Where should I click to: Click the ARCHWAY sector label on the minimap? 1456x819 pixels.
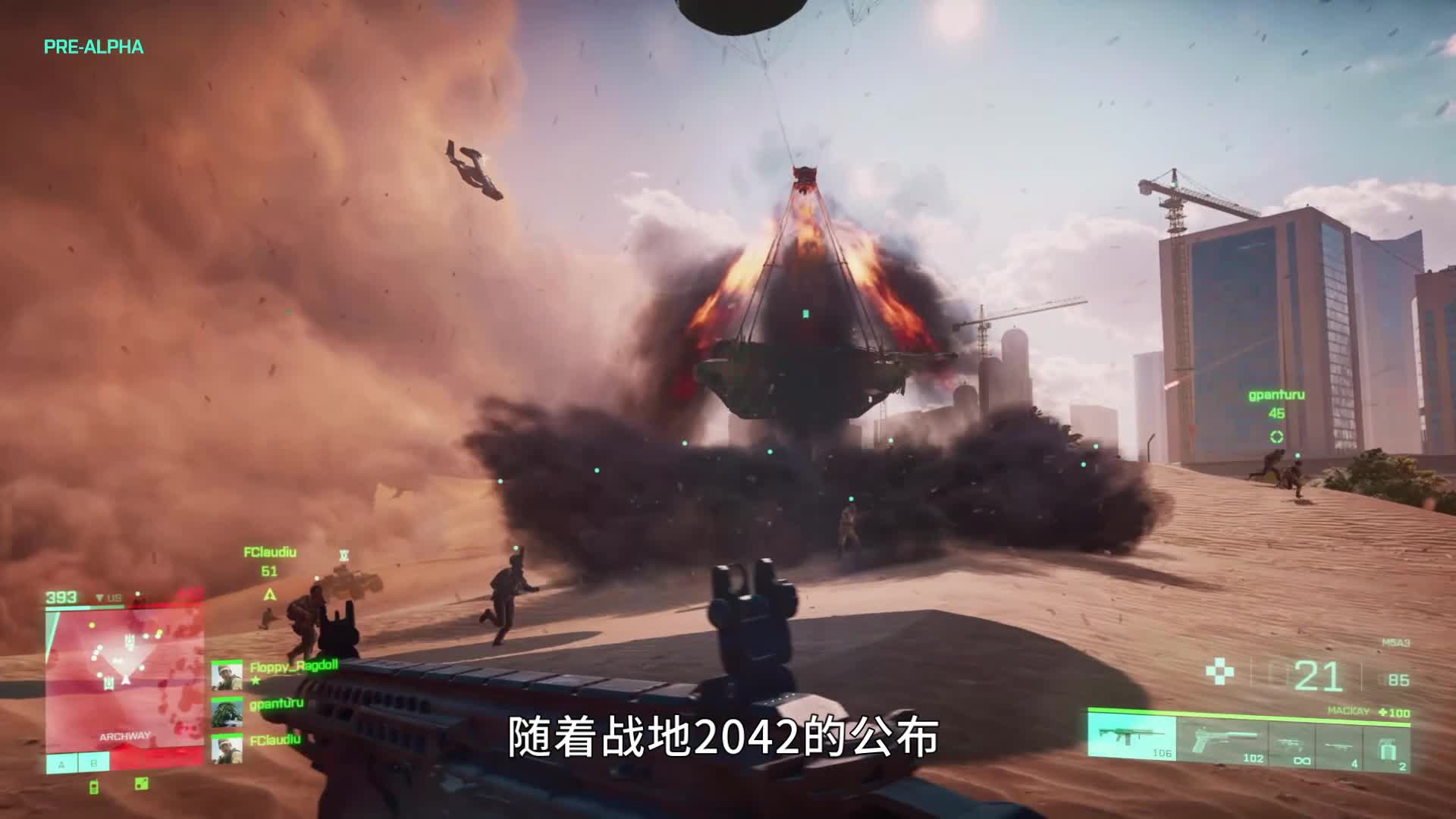(x=125, y=736)
